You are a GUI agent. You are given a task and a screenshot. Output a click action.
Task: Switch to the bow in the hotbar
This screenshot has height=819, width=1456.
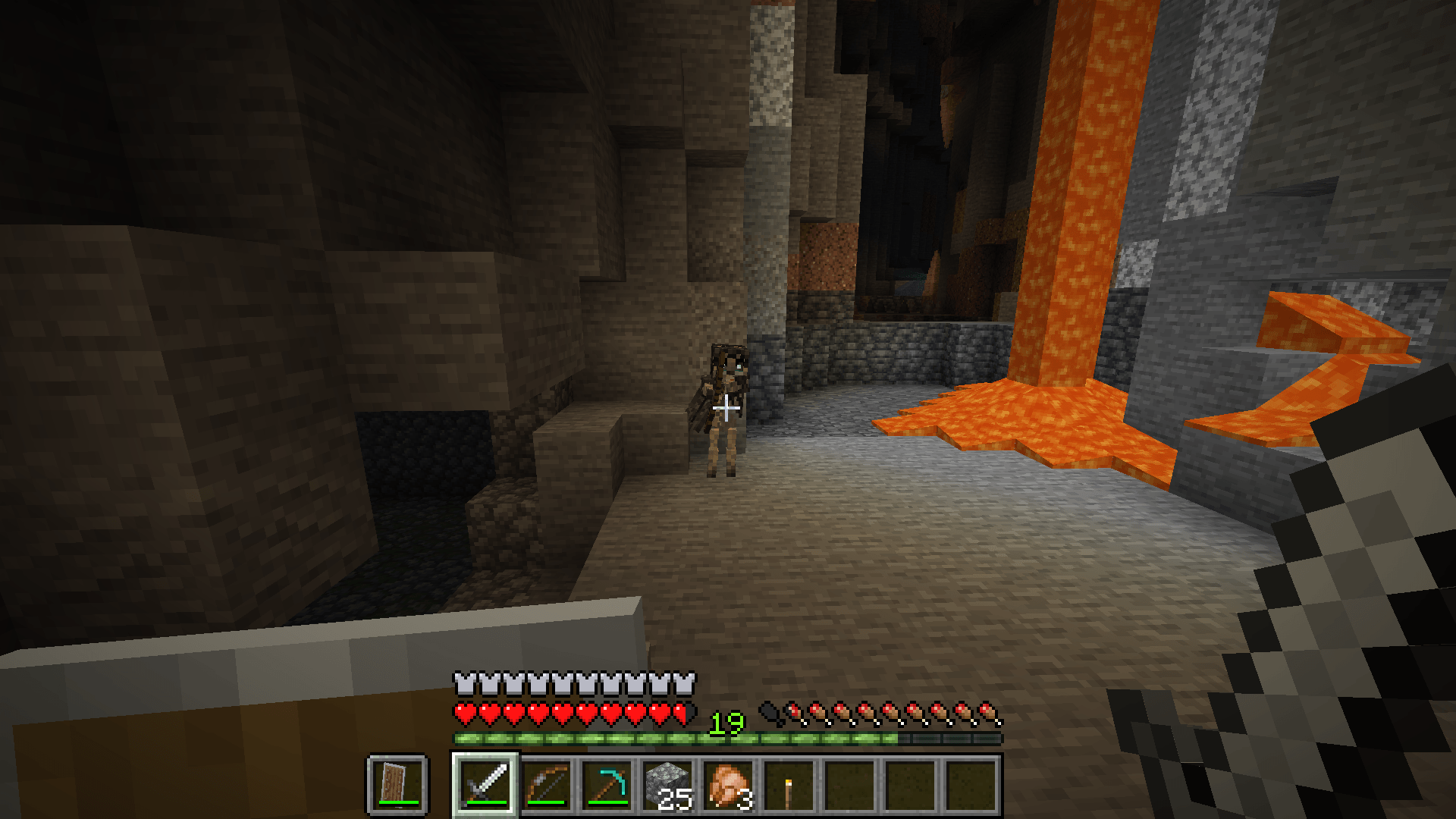click(x=547, y=784)
